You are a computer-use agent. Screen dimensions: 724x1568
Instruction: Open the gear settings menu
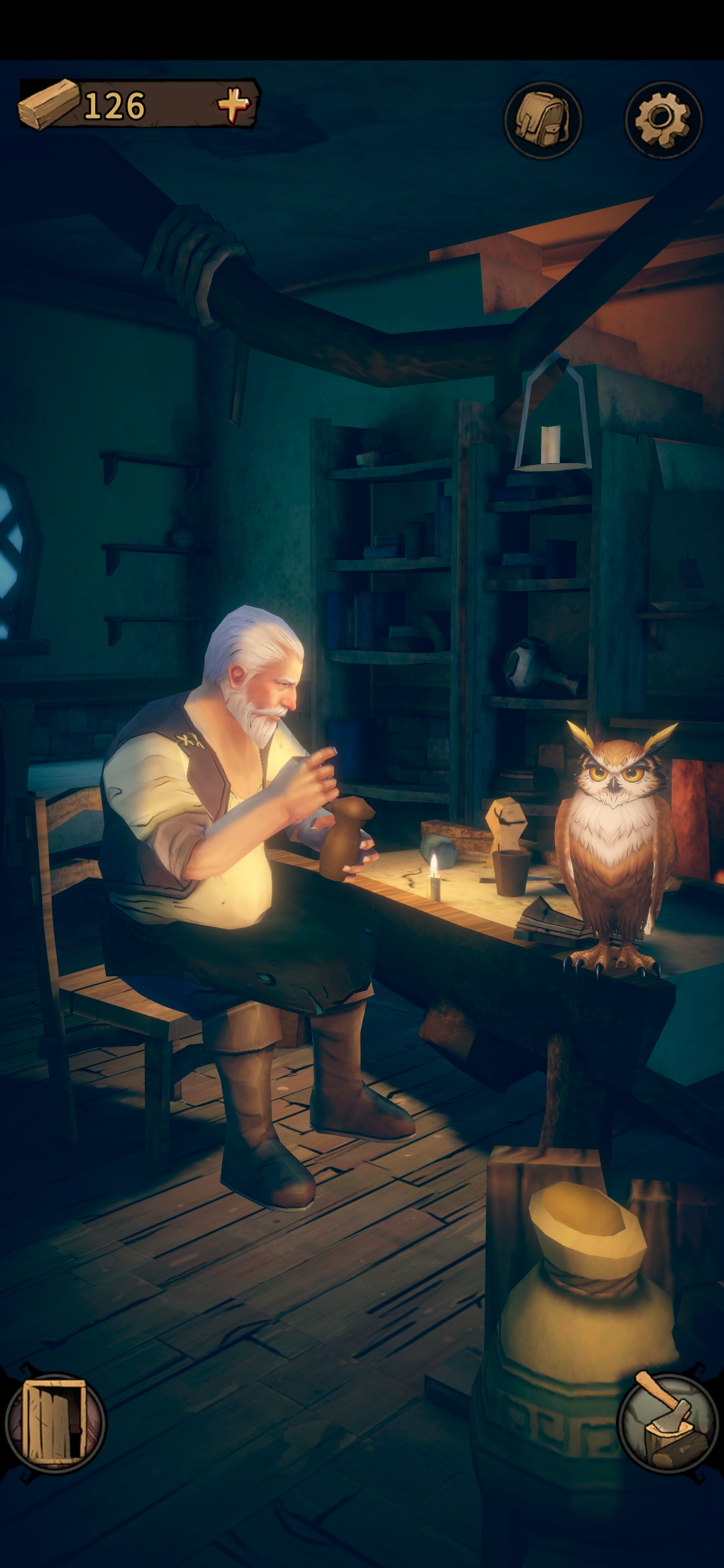click(x=663, y=120)
